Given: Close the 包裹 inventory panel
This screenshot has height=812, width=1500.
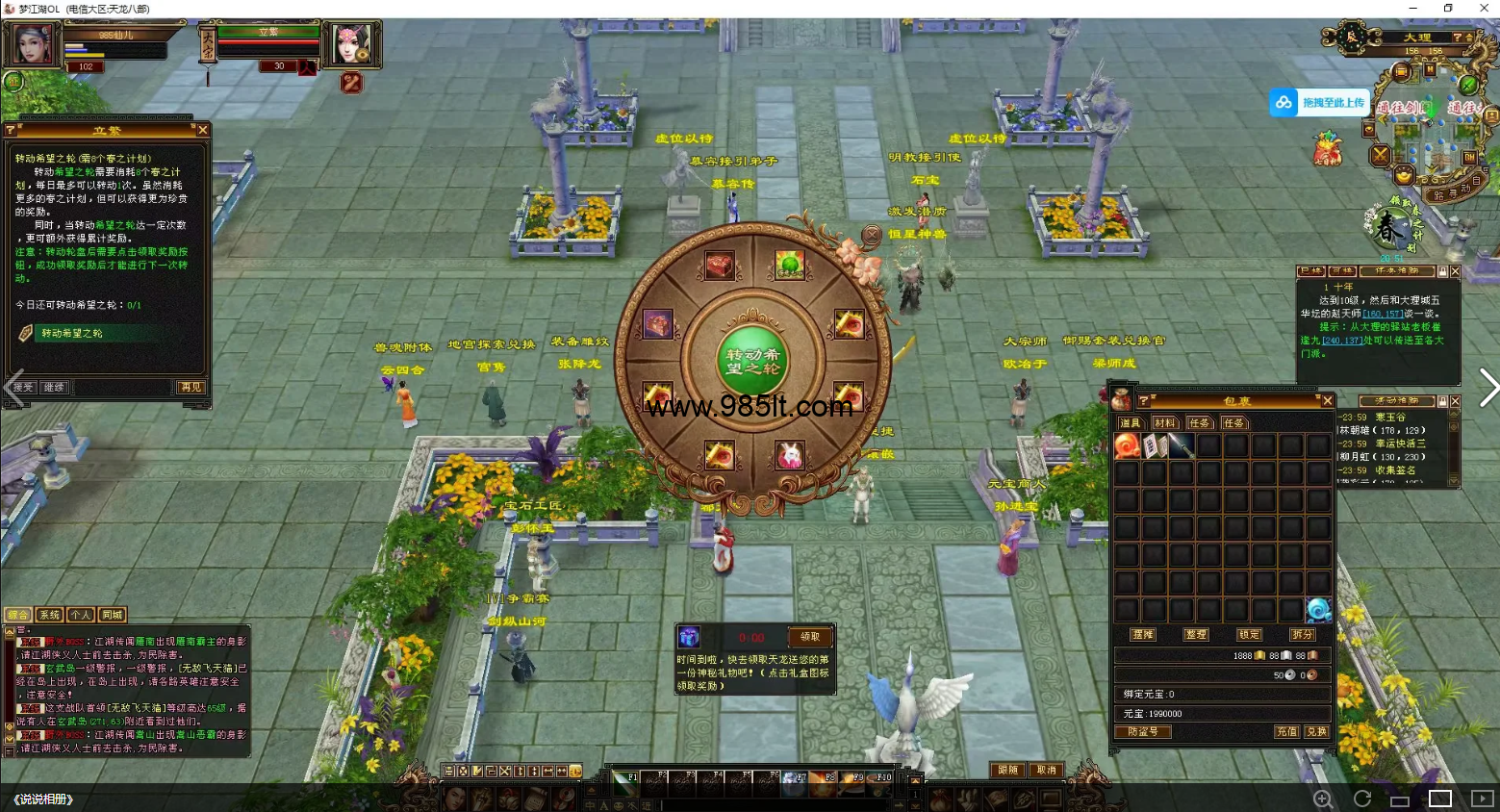Looking at the screenshot, I should click(x=1327, y=400).
